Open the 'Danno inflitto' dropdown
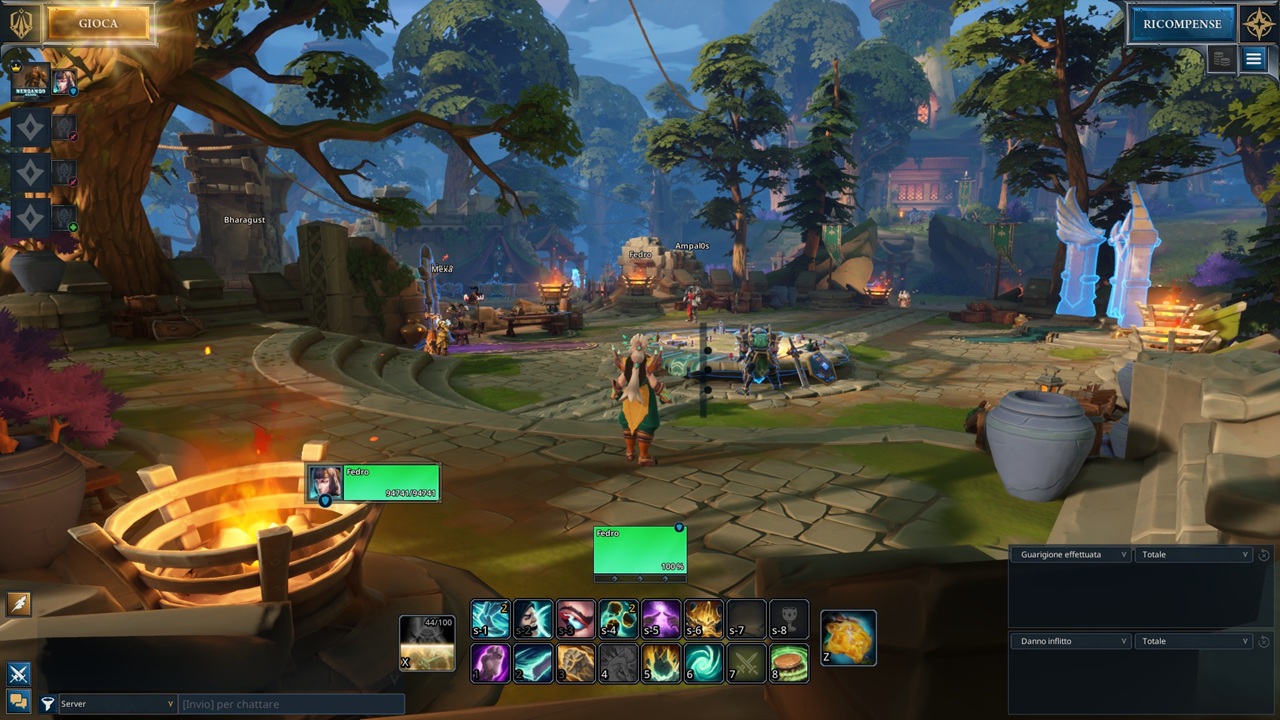 pyautogui.click(x=1070, y=641)
